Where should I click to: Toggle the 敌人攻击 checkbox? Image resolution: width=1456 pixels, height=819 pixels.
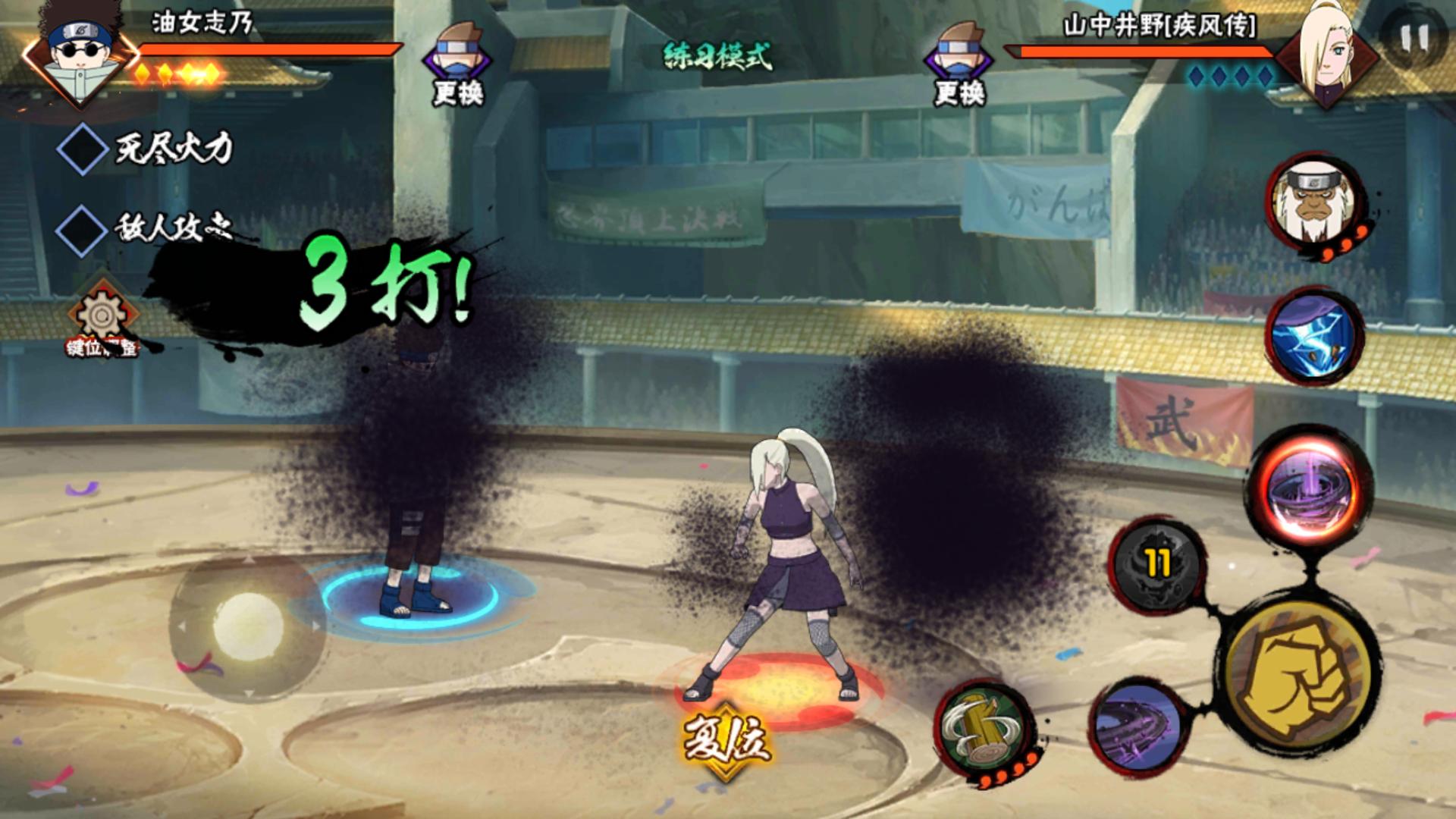[x=82, y=230]
